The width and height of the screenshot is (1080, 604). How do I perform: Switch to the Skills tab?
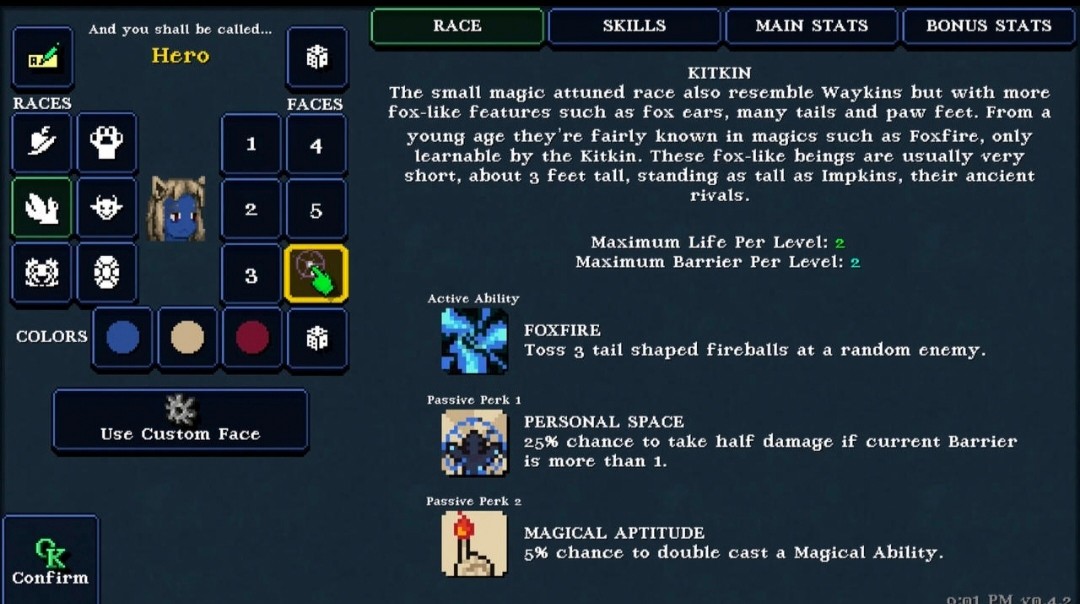[x=634, y=26]
